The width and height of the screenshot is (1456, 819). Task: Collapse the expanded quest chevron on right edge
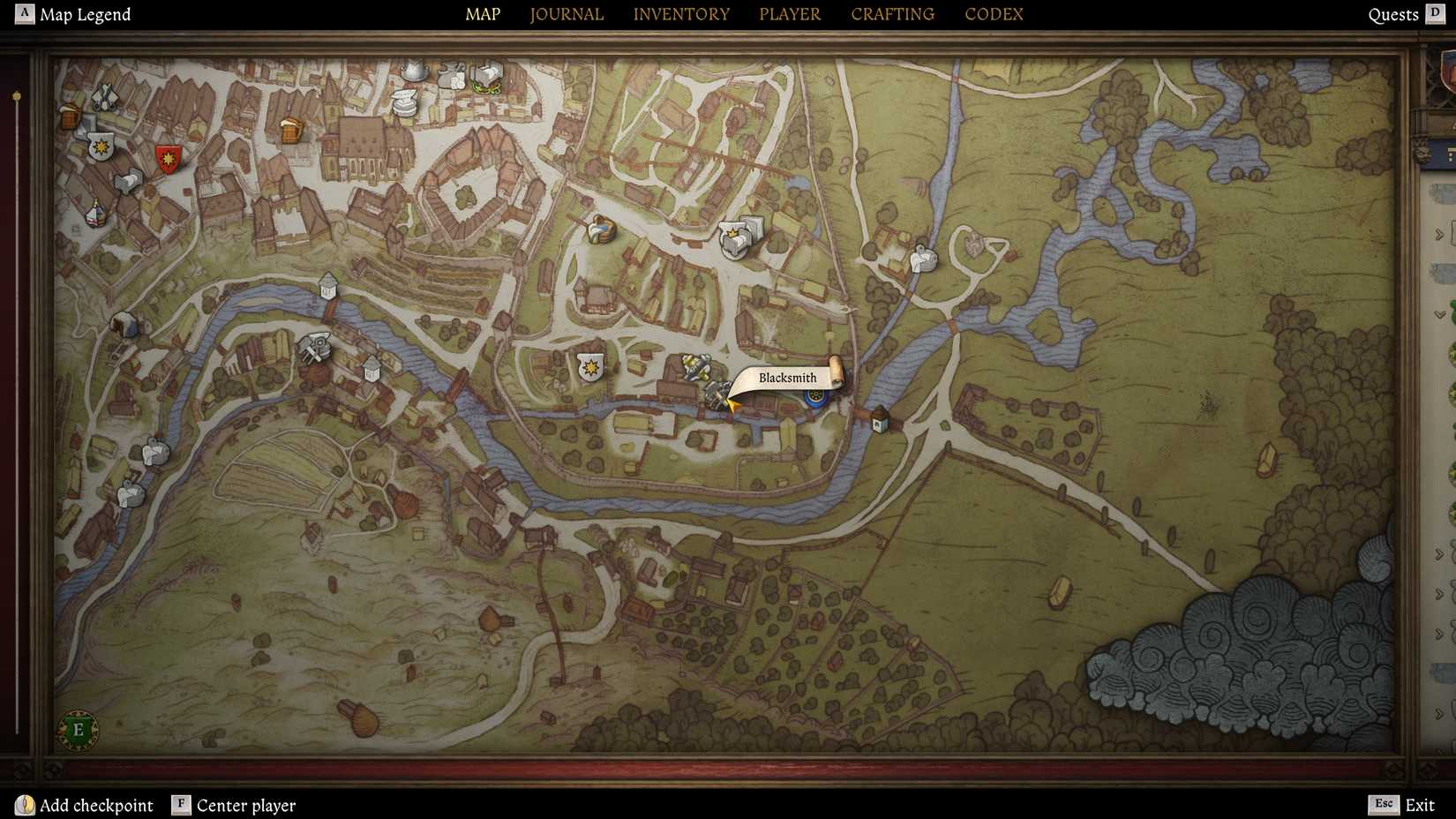click(x=1439, y=314)
